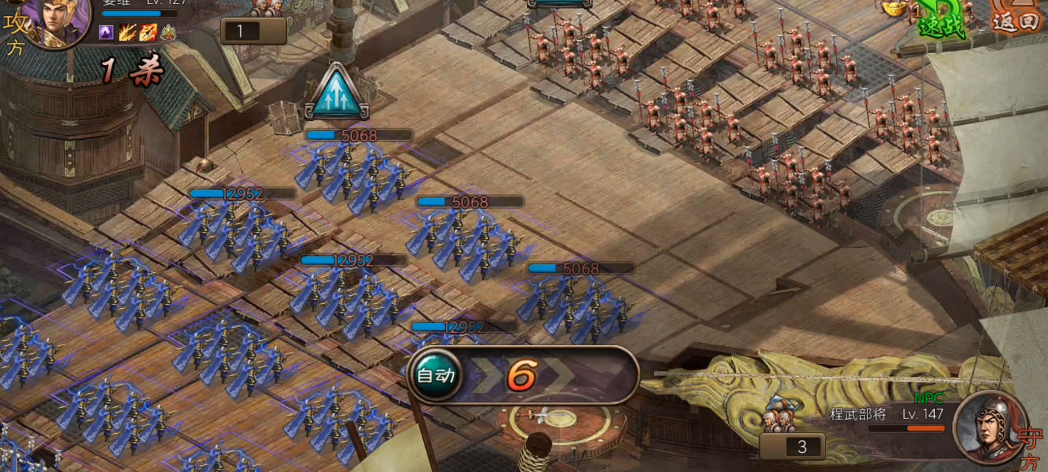Choose the red flaming arrow skill icon
Screen dimensions: 1048x472
(147, 33)
